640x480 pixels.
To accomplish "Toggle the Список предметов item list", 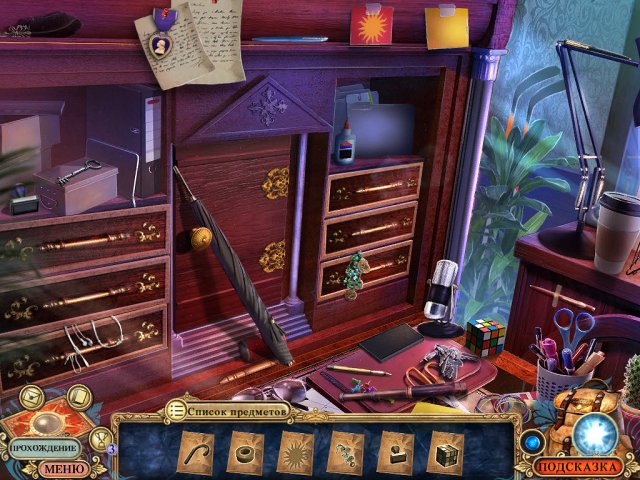I will click(228, 410).
